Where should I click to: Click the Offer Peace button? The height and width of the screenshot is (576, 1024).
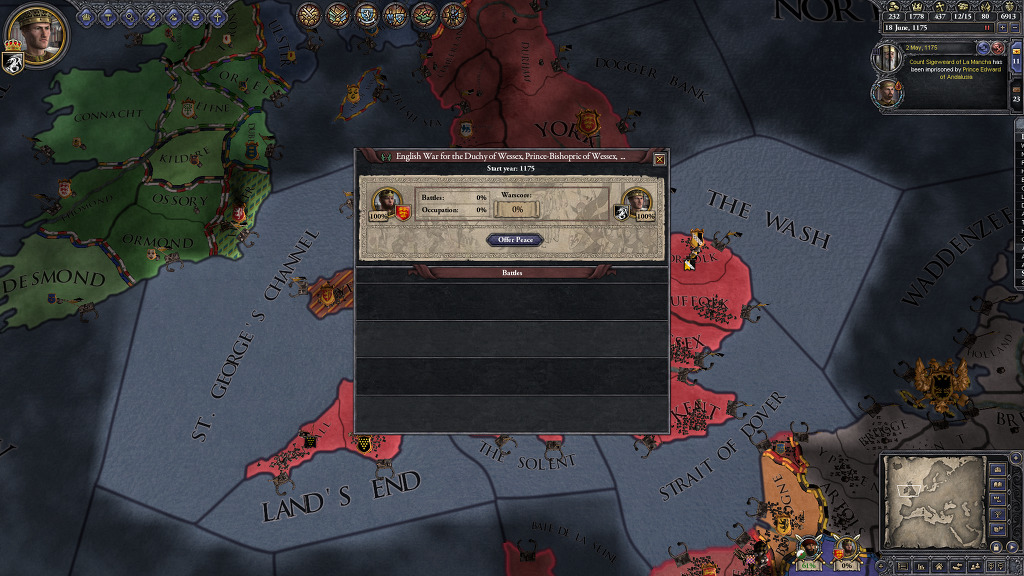point(516,240)
